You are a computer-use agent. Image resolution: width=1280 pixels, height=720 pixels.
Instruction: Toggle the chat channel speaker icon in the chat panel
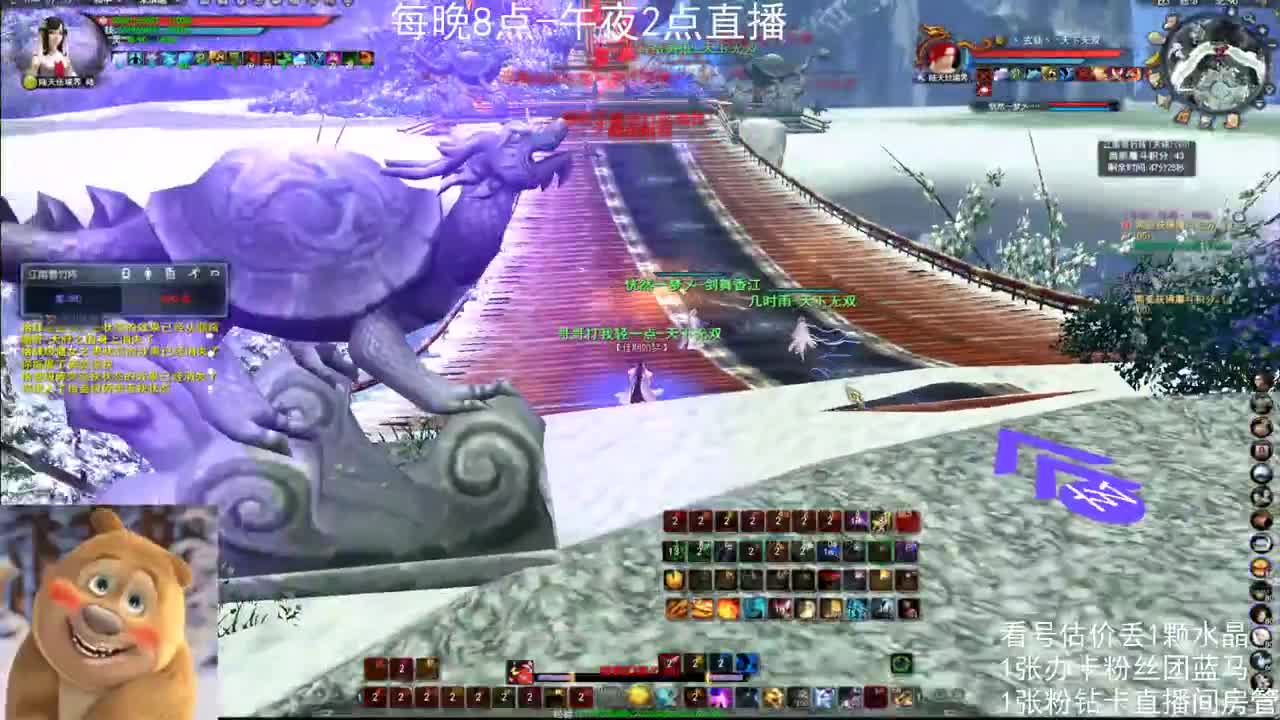click(x=148, y=272)
